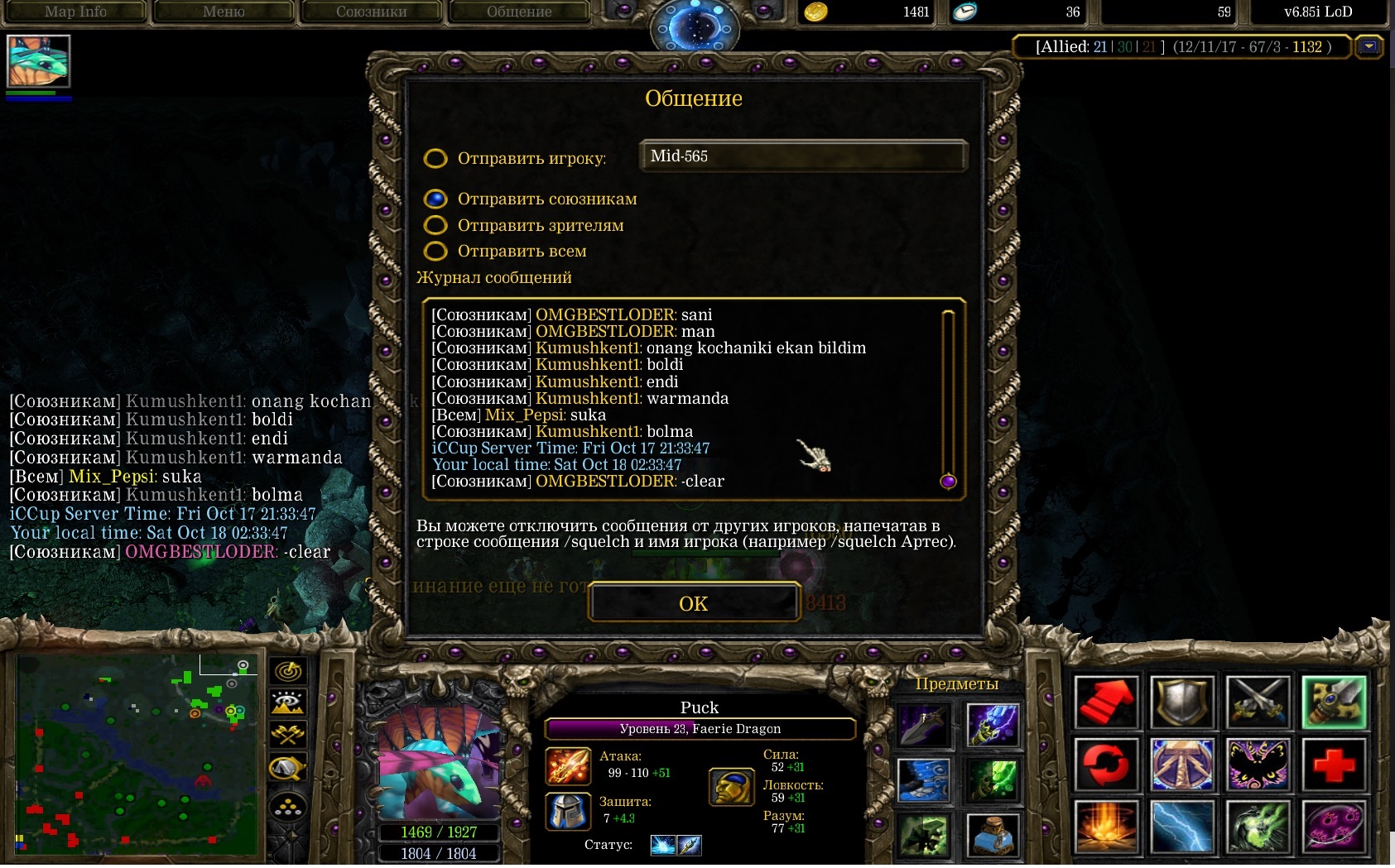Click the Puck hero portrait icon

click(x=38, y=61)
